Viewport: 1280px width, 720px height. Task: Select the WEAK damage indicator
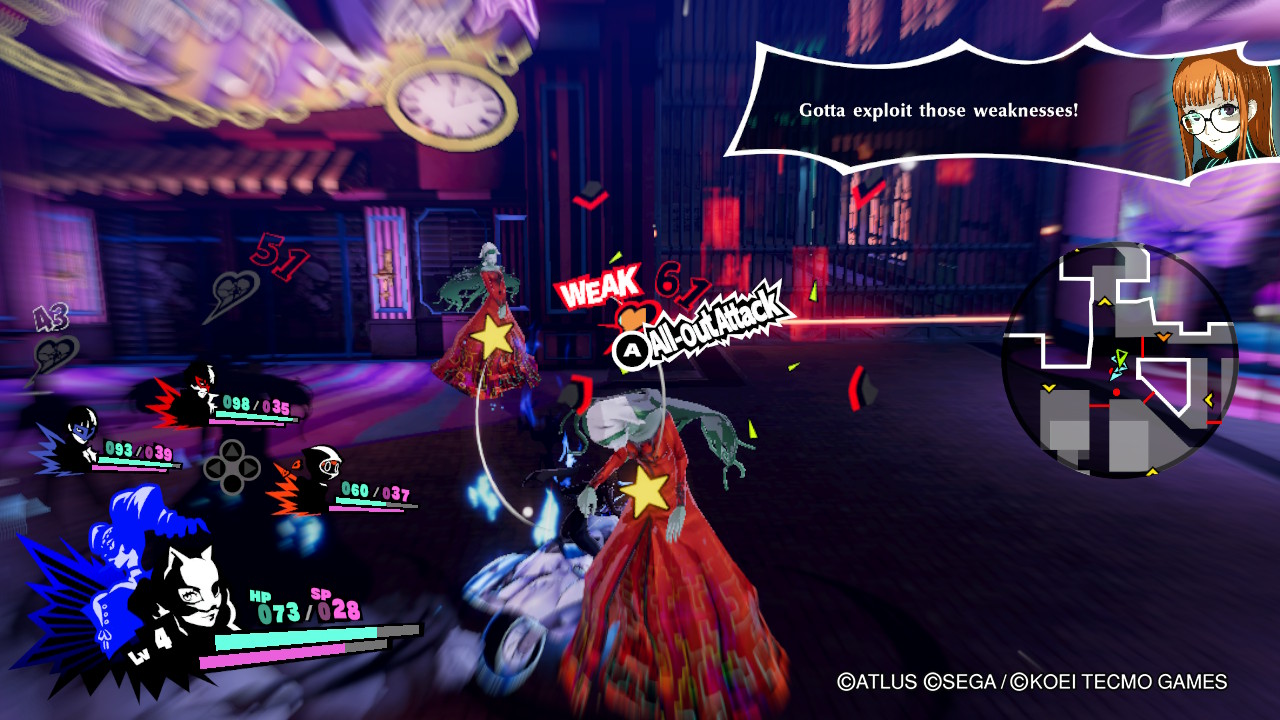tap(600, 288)
